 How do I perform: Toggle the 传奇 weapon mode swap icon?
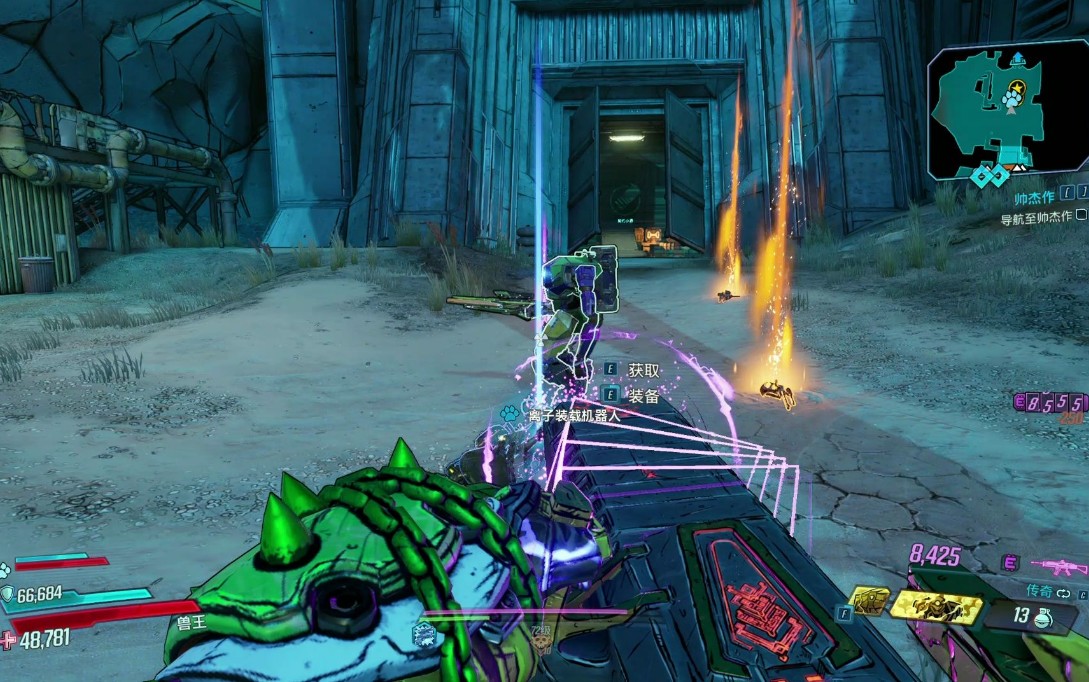1065,594
